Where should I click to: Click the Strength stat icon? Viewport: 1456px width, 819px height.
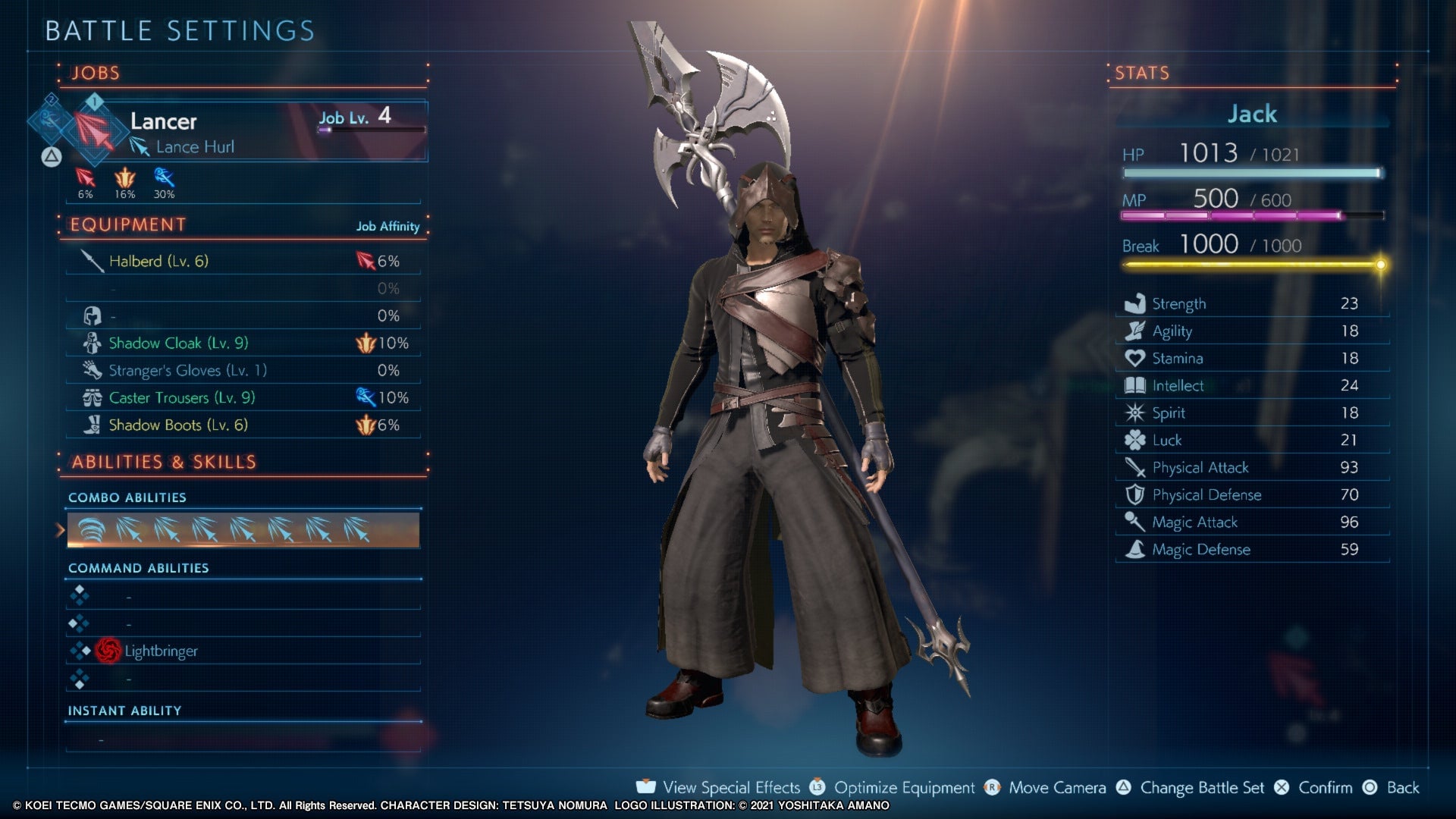point(1134,303)
